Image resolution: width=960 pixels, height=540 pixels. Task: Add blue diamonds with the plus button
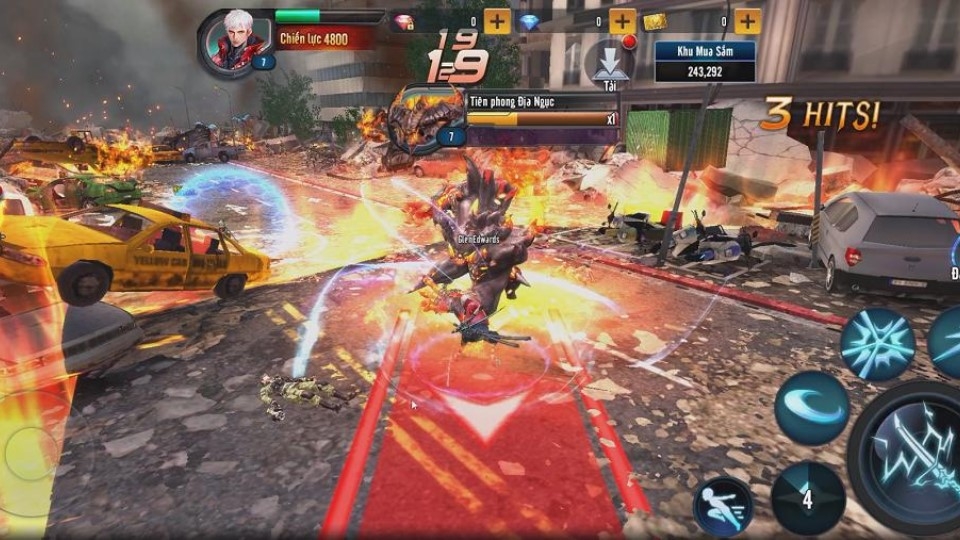point(622,21)
